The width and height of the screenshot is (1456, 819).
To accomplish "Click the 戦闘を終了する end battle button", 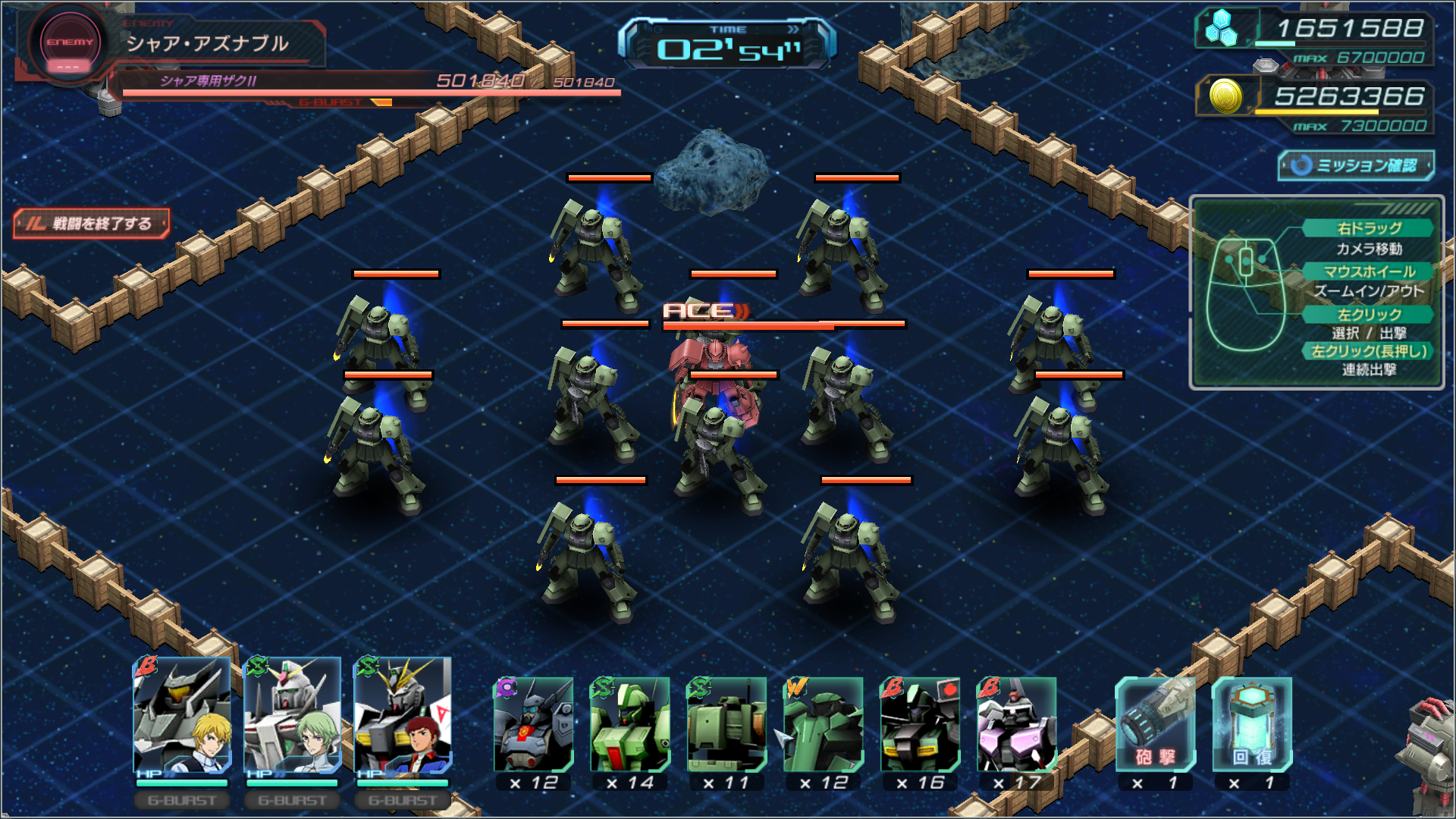I will coord(92,224).
